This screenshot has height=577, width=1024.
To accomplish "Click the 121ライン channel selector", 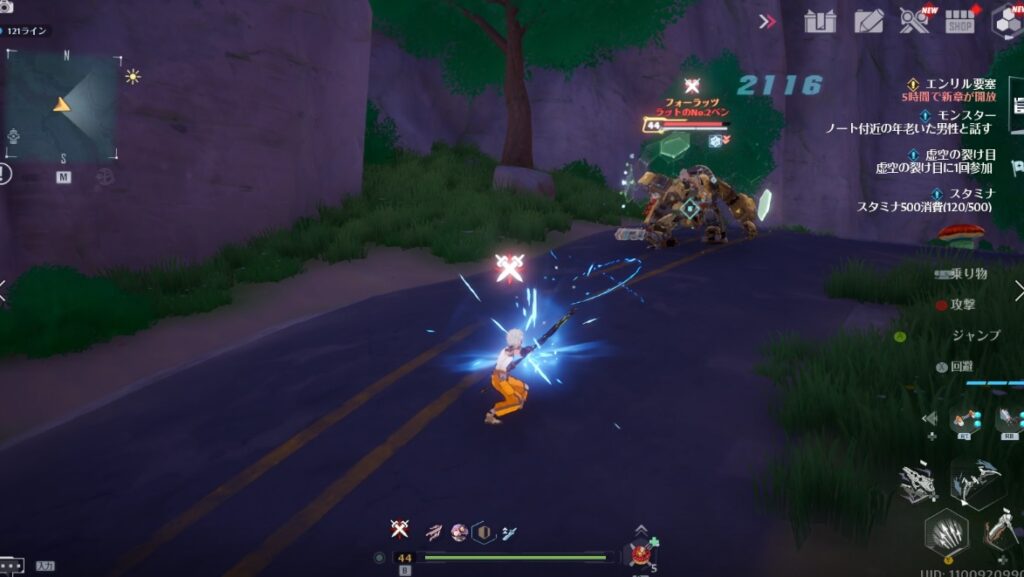I will [30, 31].
